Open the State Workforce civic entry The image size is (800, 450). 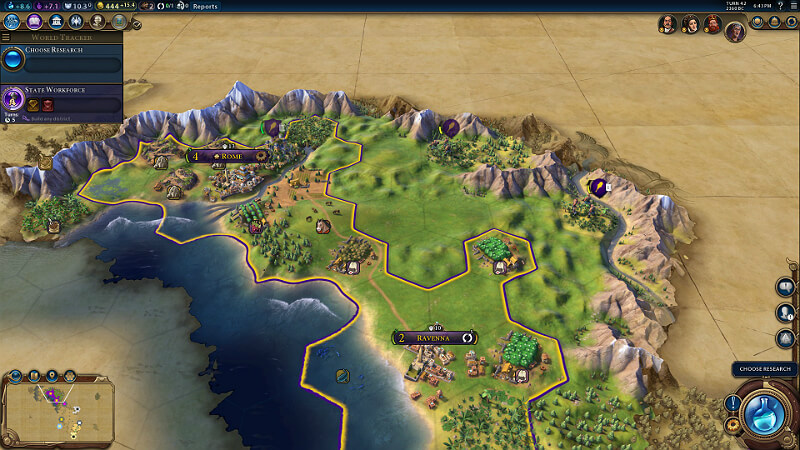click(62, 100)
